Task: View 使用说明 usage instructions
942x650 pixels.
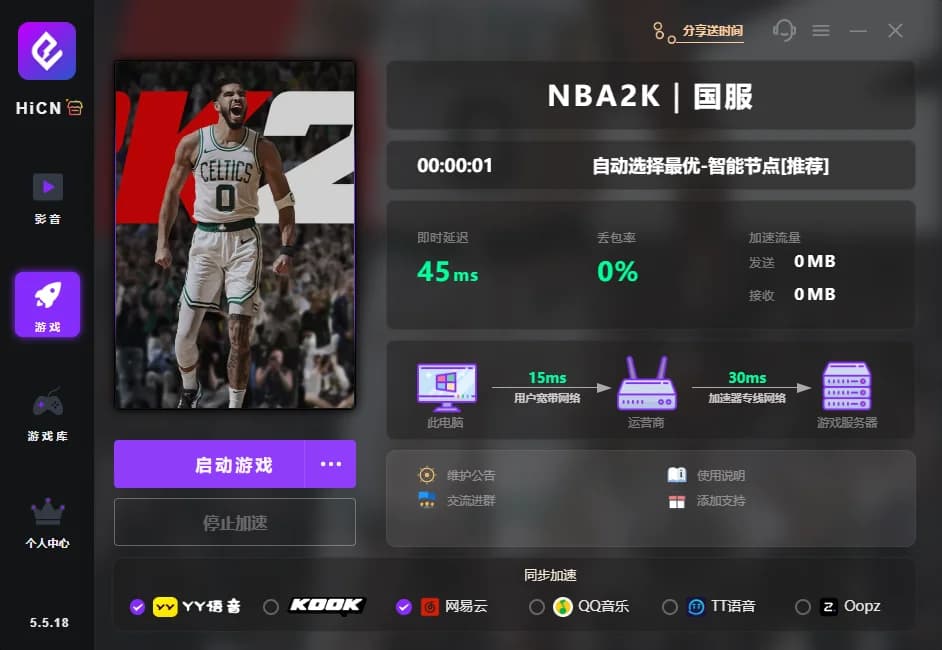Action: (720, 476)
